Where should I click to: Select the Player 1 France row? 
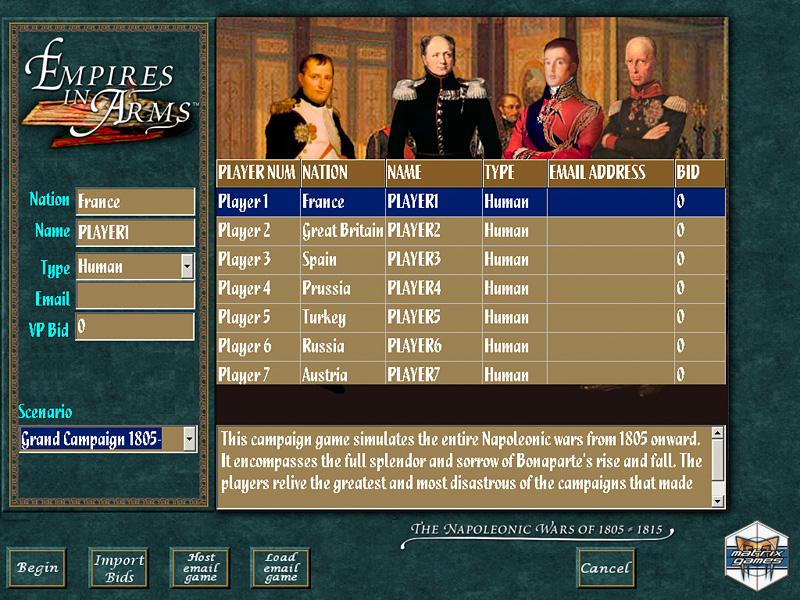(x=470, y=202)
